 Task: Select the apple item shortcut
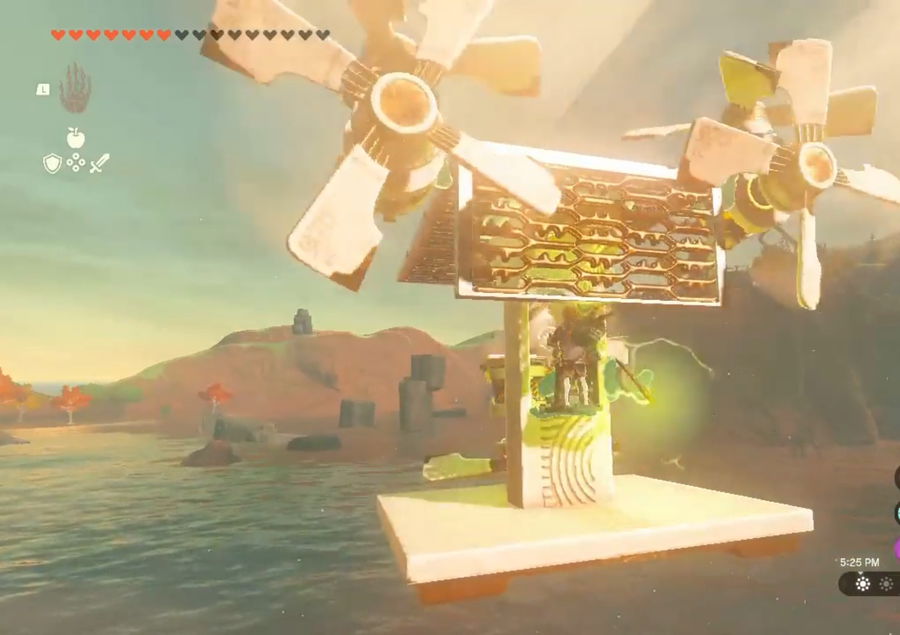click(75, 139)
